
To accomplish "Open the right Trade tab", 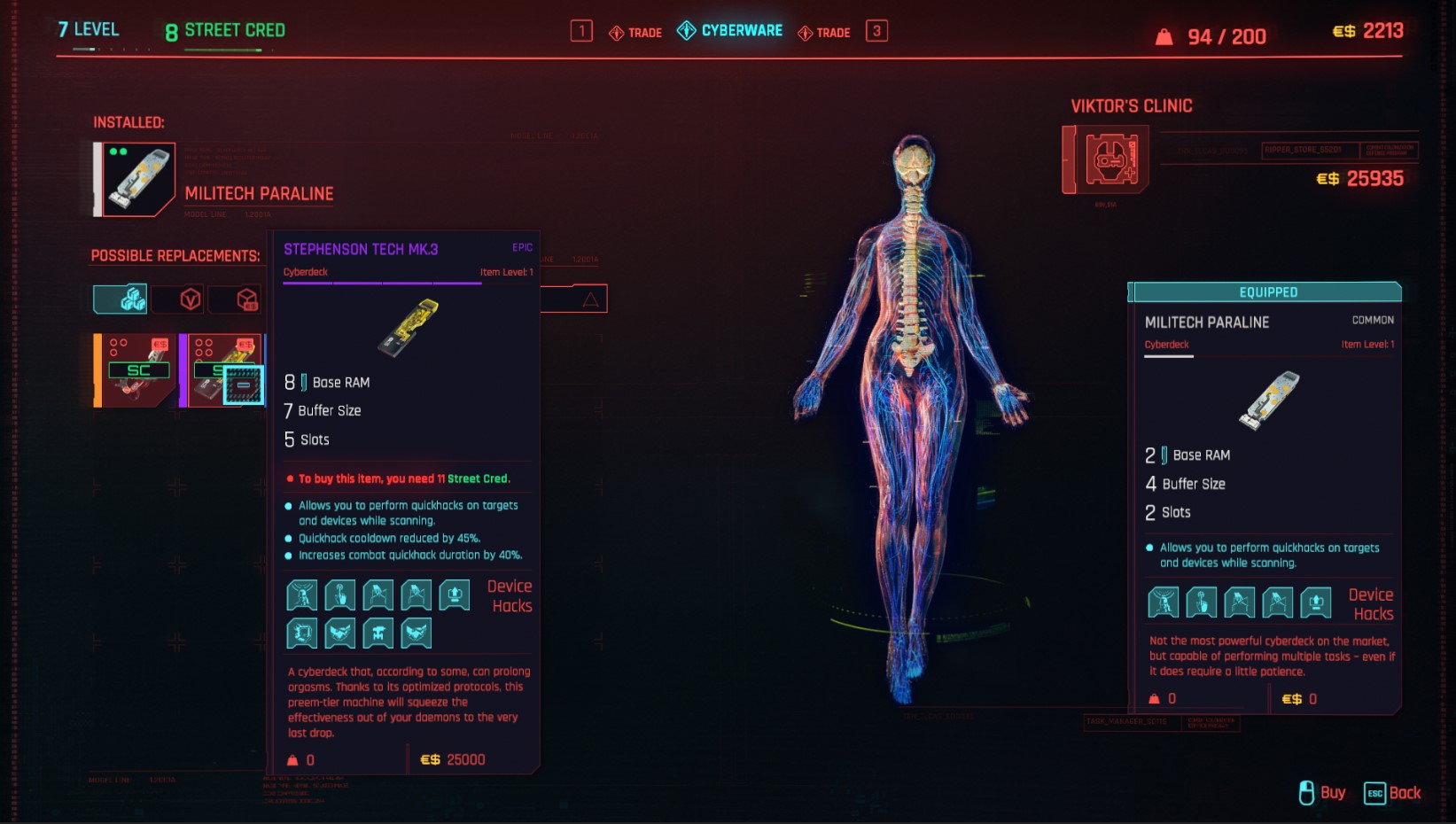I will pos(824,33).
